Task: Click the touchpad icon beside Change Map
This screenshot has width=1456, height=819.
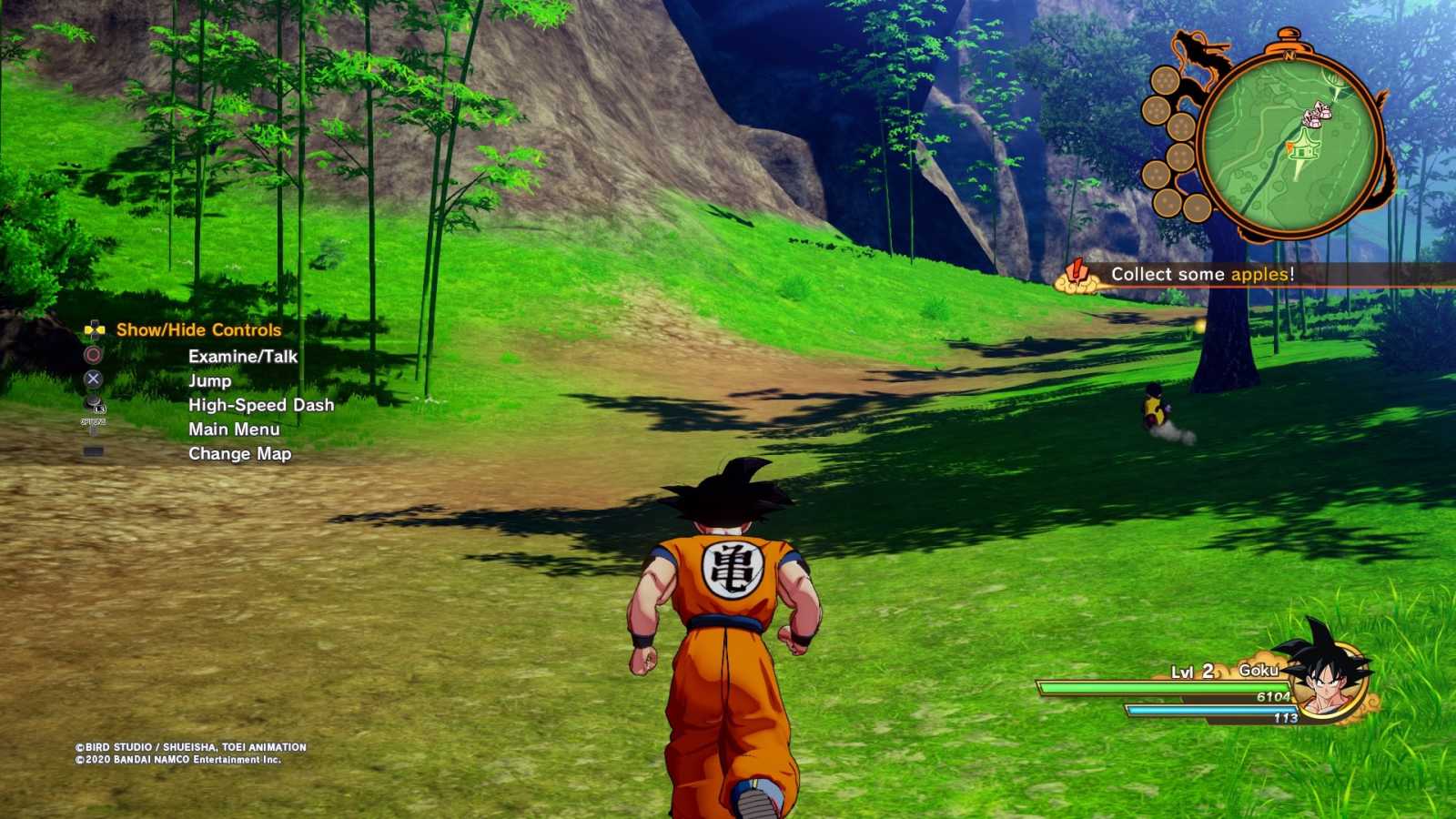Action: click(x=93, y=450)
